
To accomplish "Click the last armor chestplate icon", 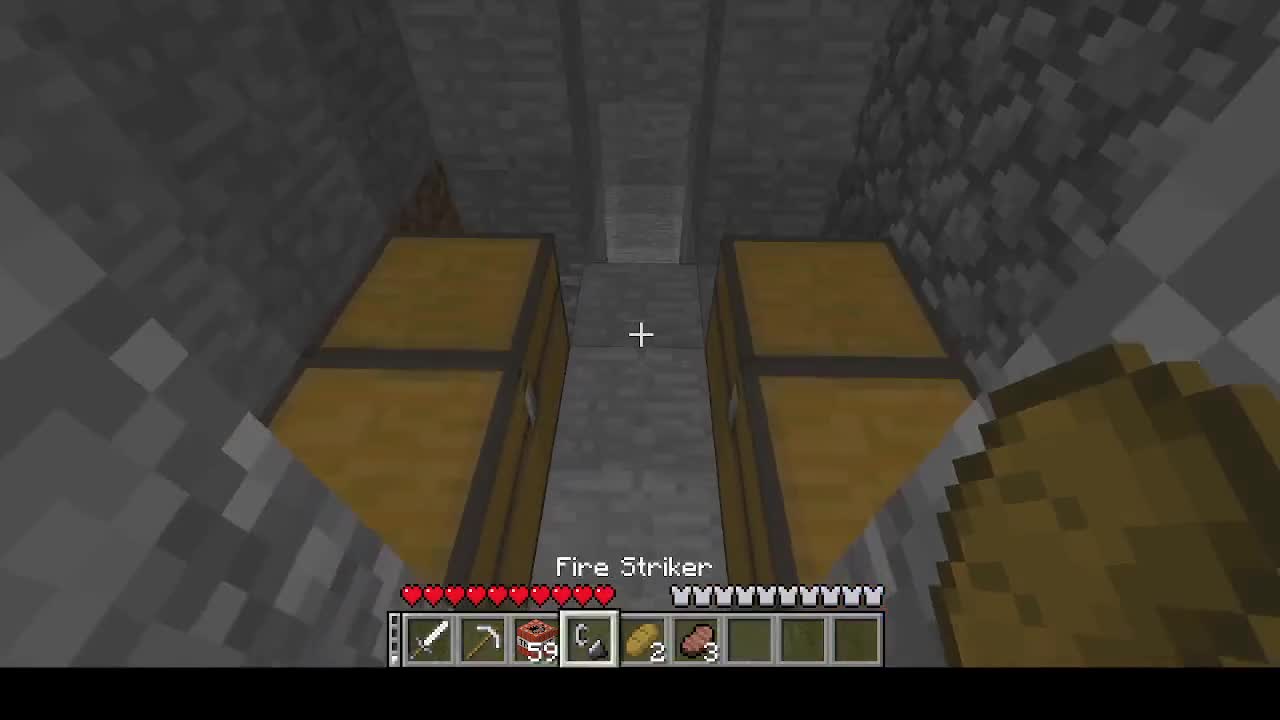I will (875, 595).
